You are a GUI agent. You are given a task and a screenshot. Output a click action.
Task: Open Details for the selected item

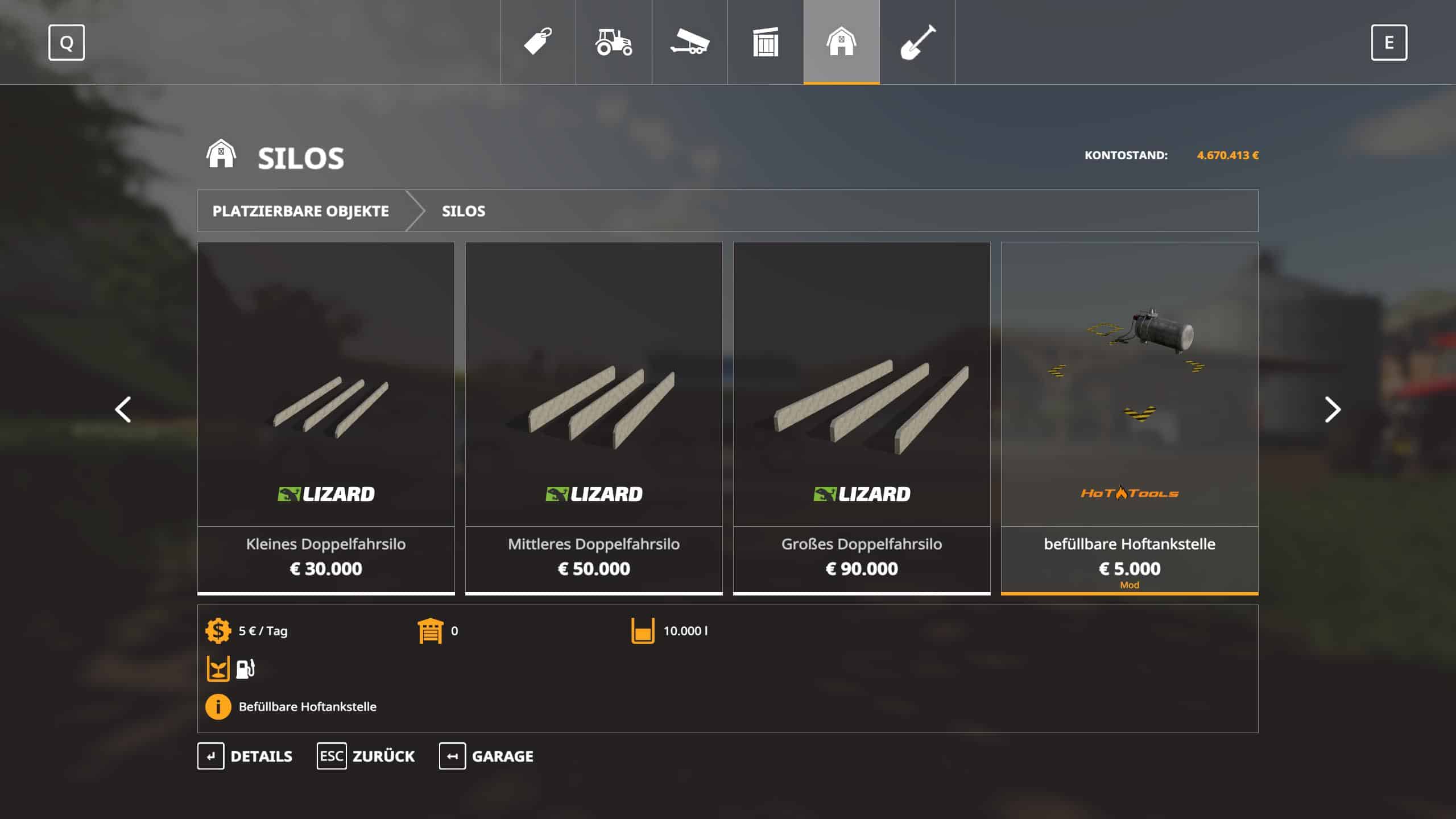click(245, 756)
